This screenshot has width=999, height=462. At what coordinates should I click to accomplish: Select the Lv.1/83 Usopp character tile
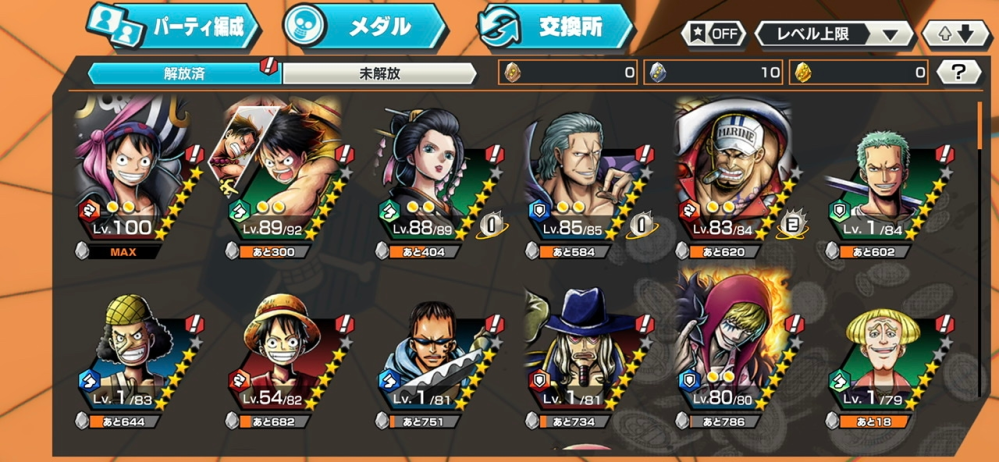point(126,360)
